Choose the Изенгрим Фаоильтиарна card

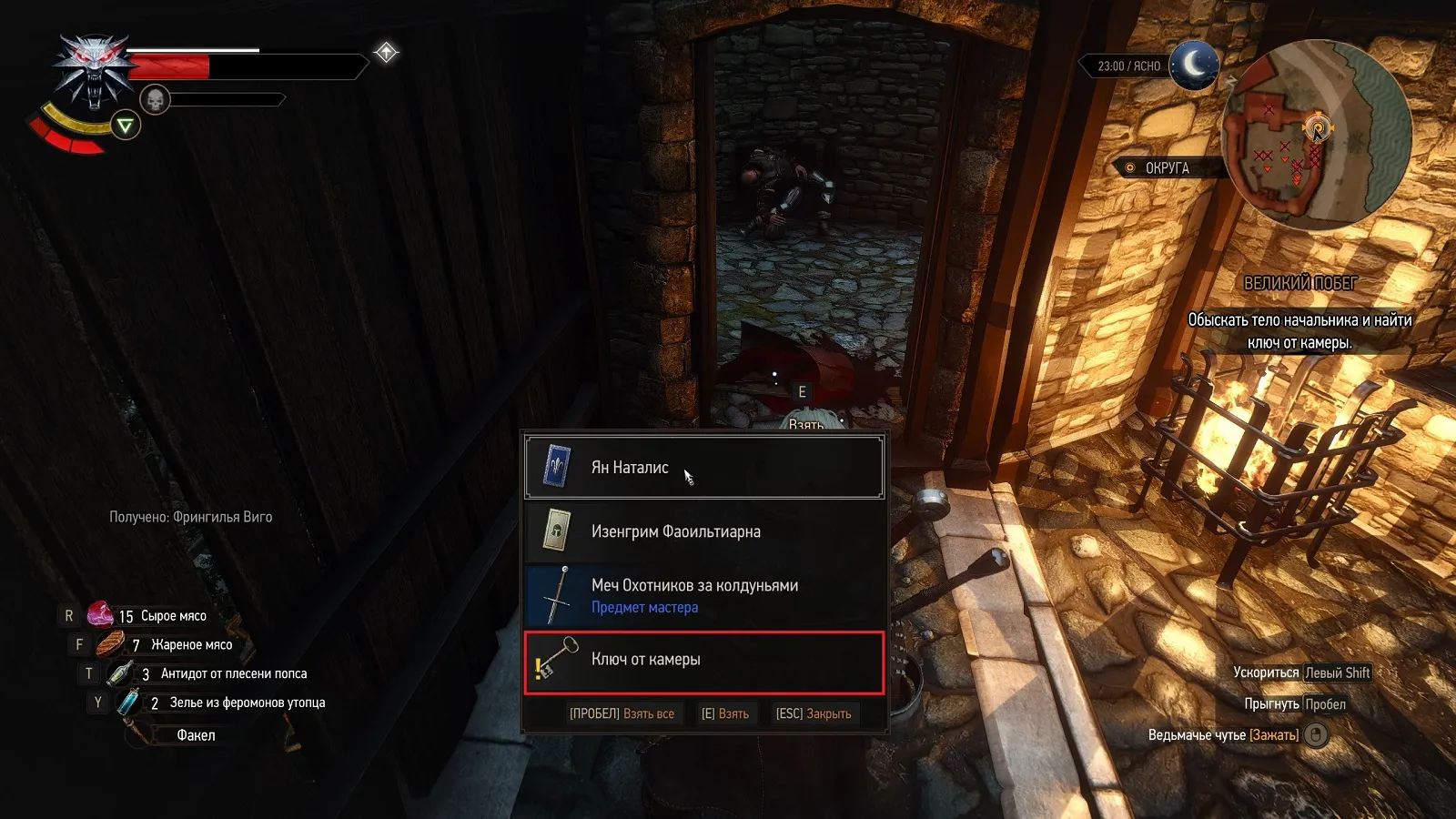[703, 531]
